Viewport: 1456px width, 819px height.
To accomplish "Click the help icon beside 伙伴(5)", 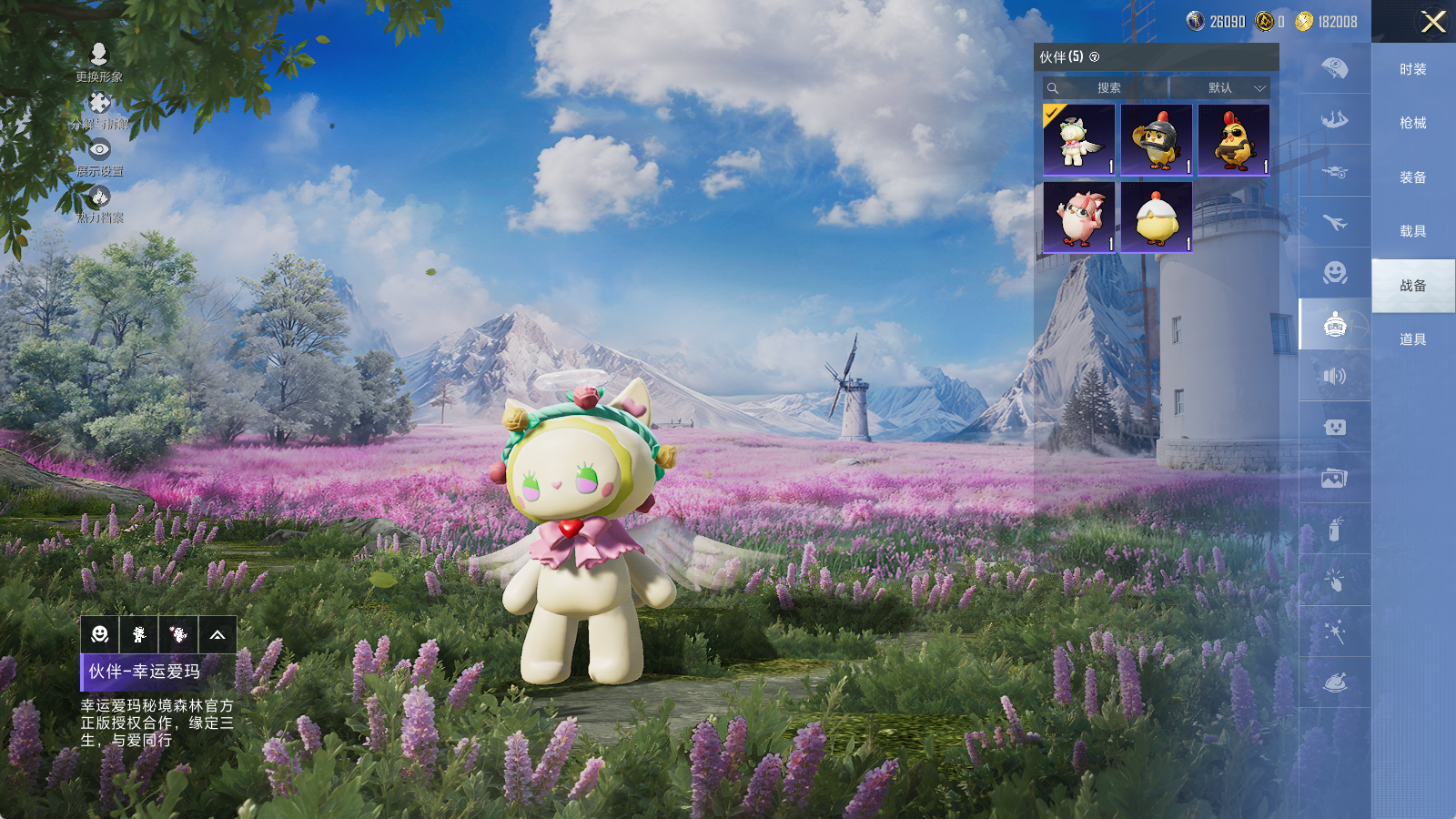I will pyautogui.click(x=1095, y=57).
